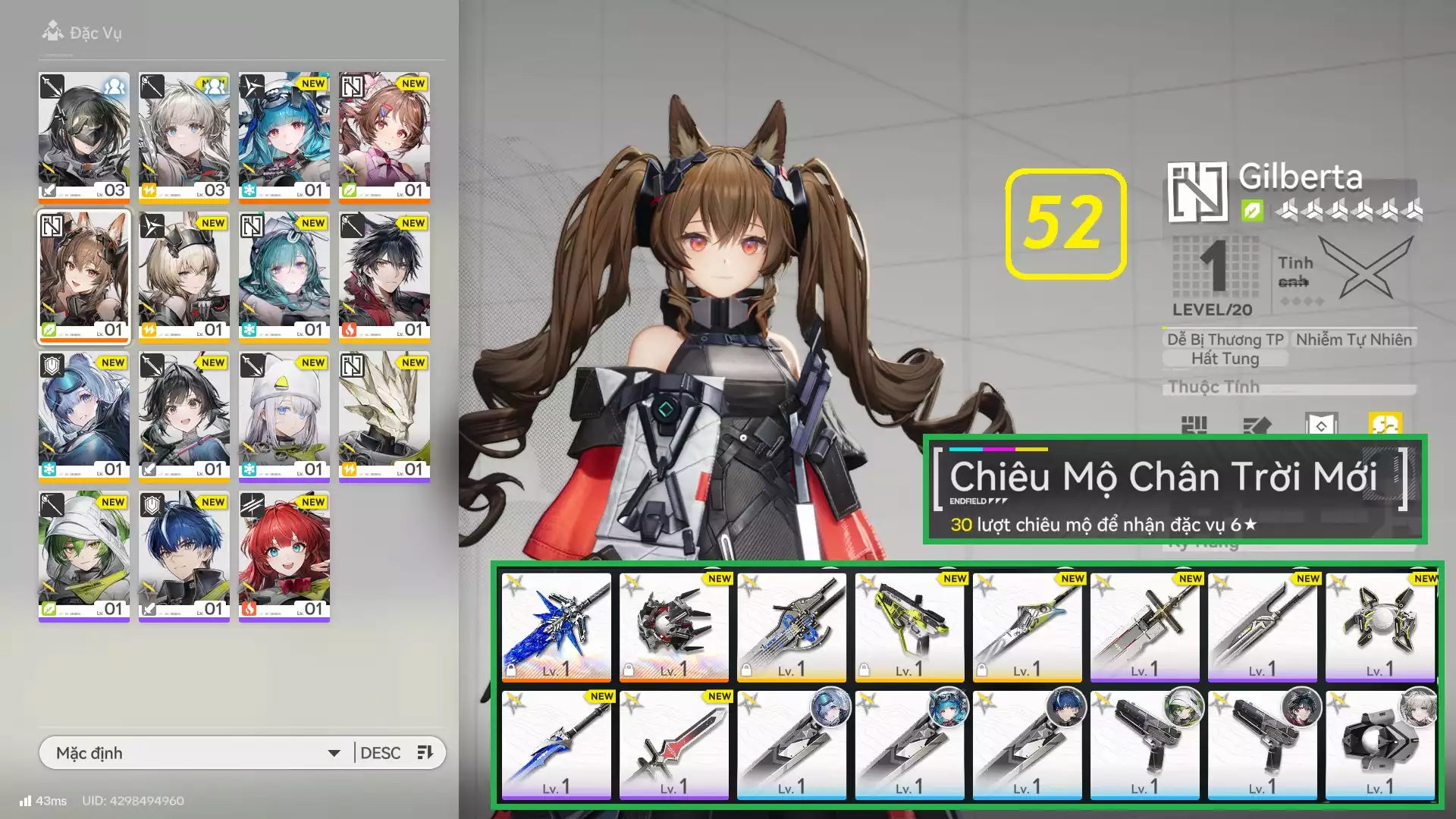
Task: Select the Gilberta character card in the roster
Action: pos(83,278)
